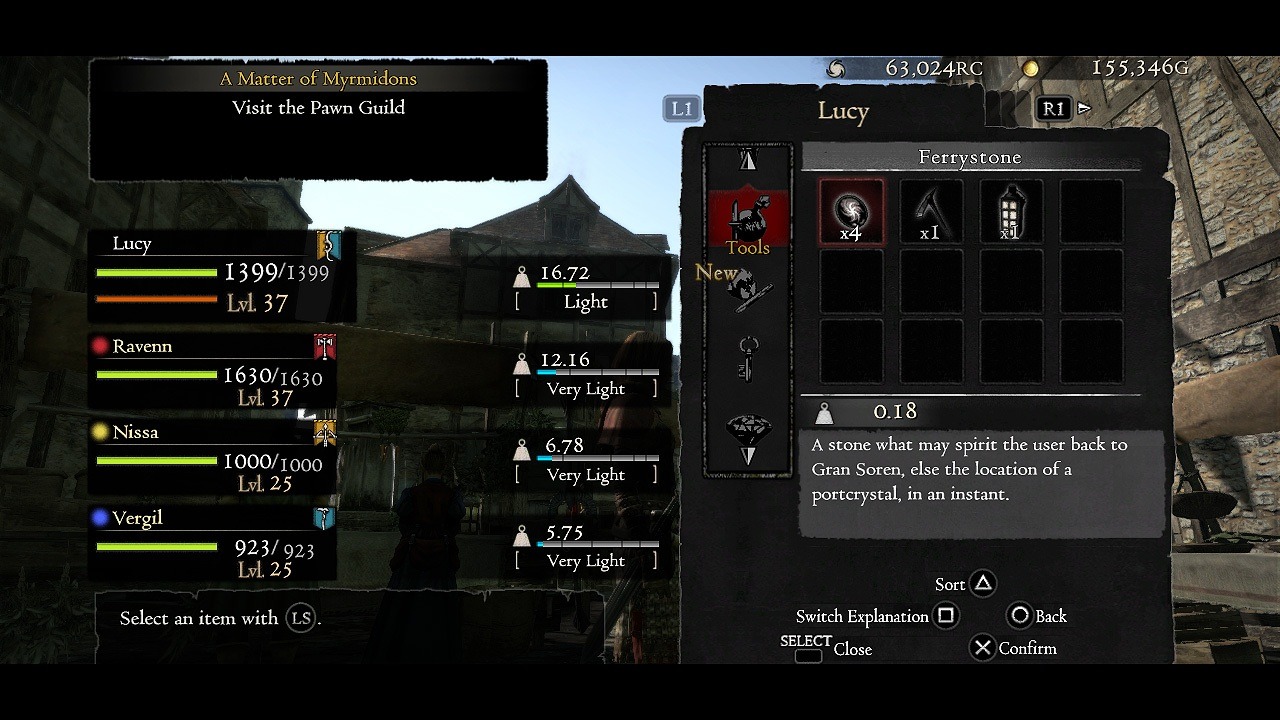Screen dimensions: 1280x720
Task: Choose Nissa from the party list
Action: [212, 458]
